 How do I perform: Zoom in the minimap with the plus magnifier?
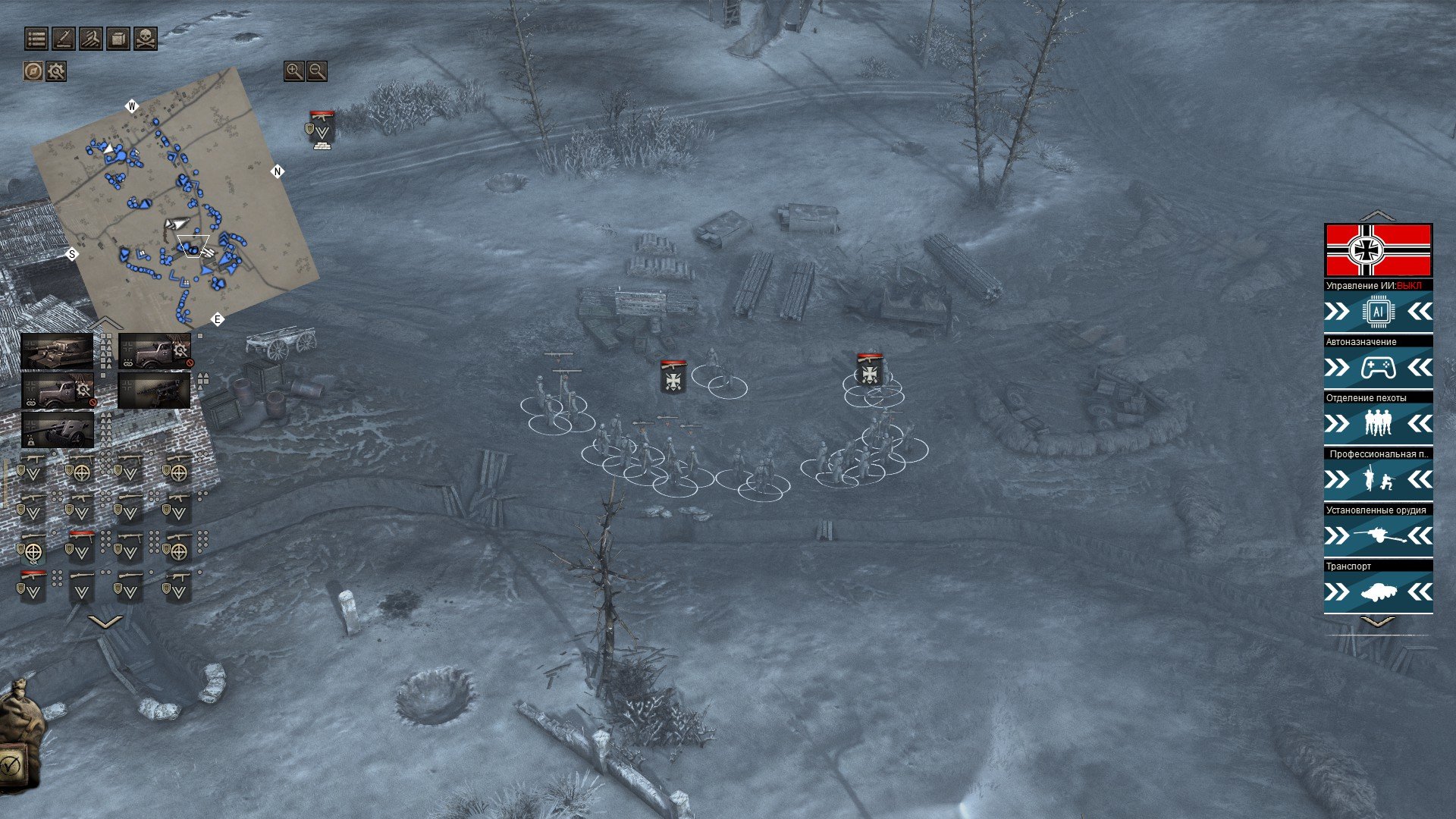(293, 71)
